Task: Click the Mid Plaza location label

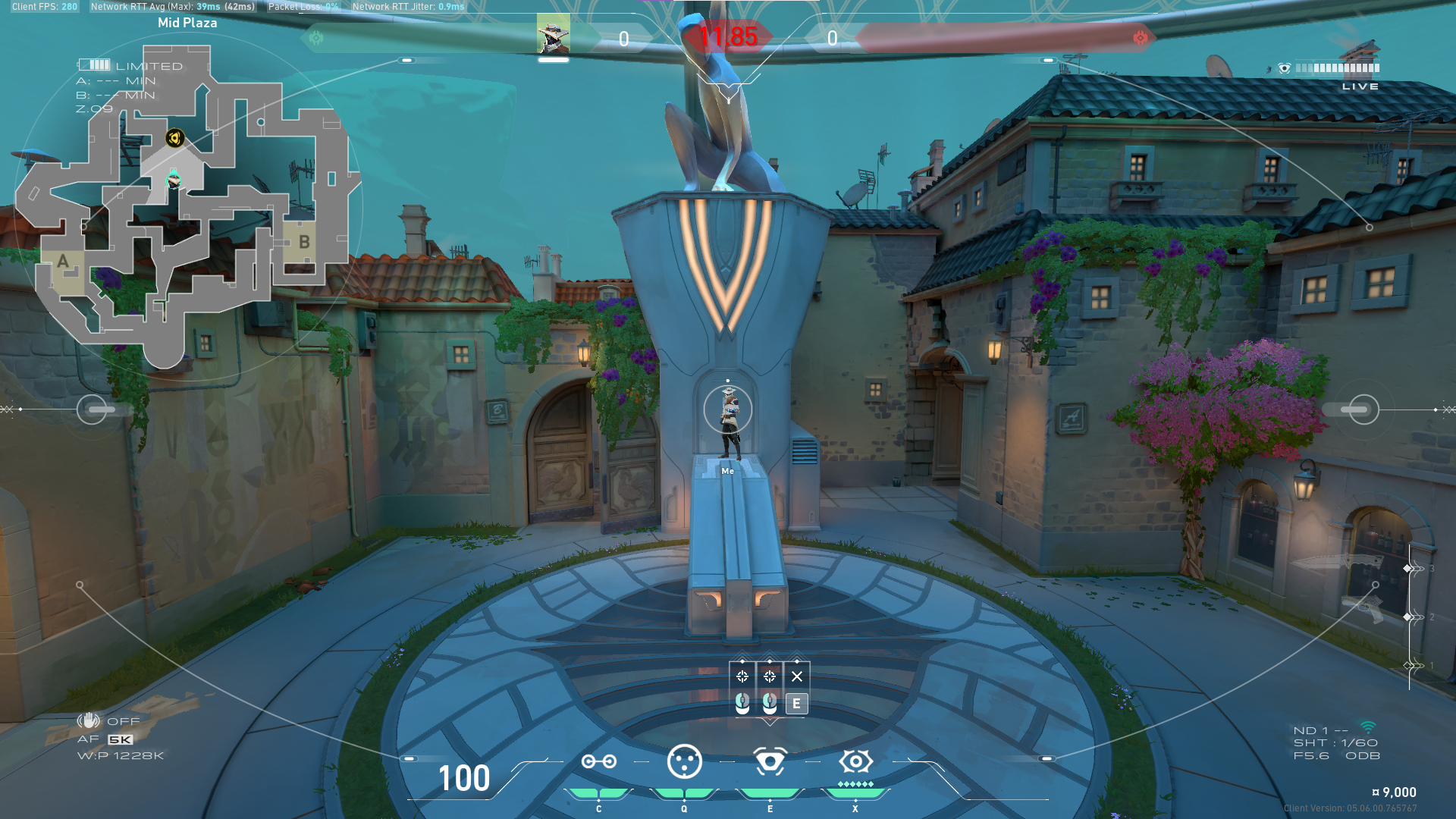Action: pos(187,23)
